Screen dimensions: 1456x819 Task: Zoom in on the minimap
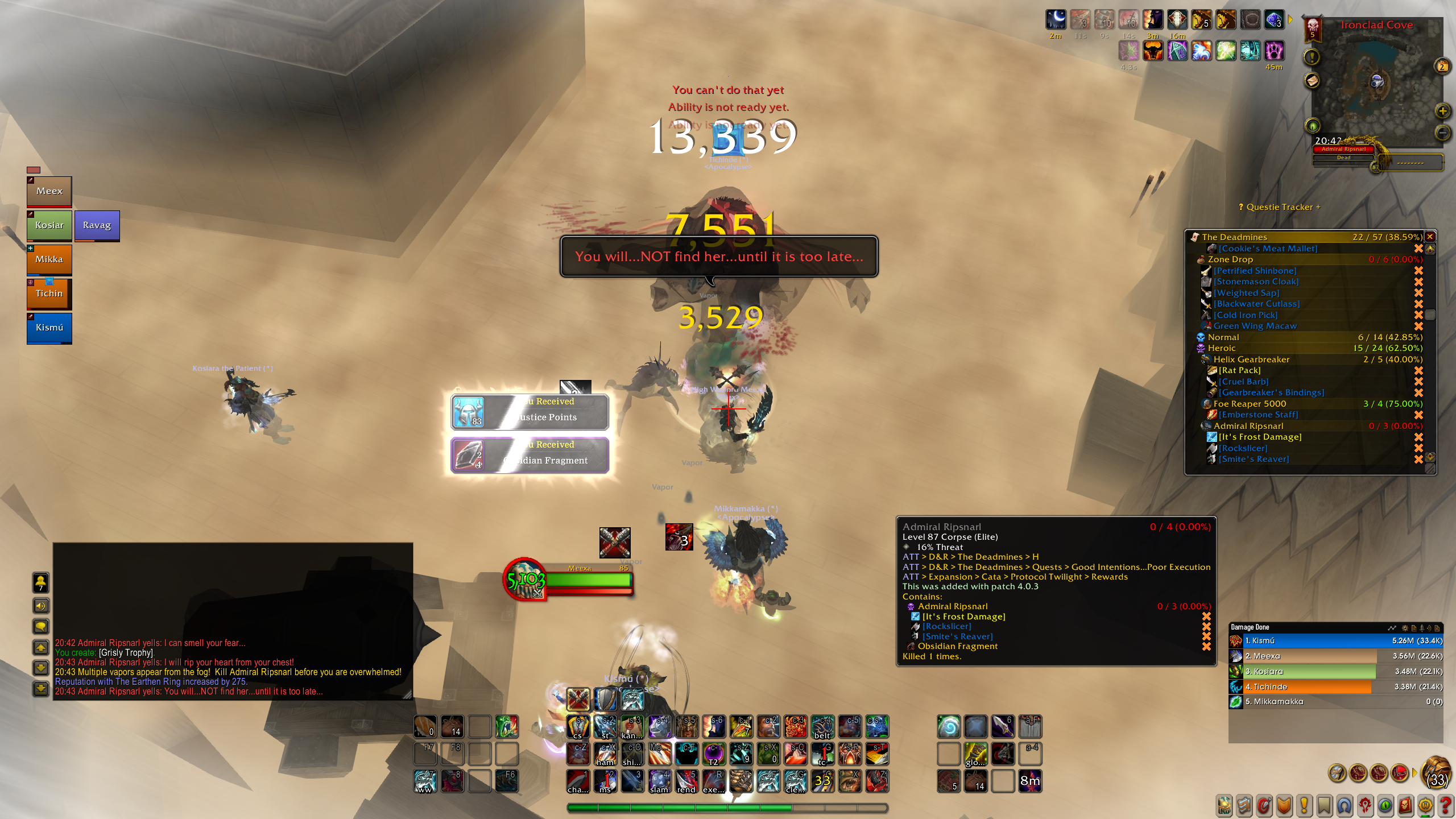point(1442,111)
